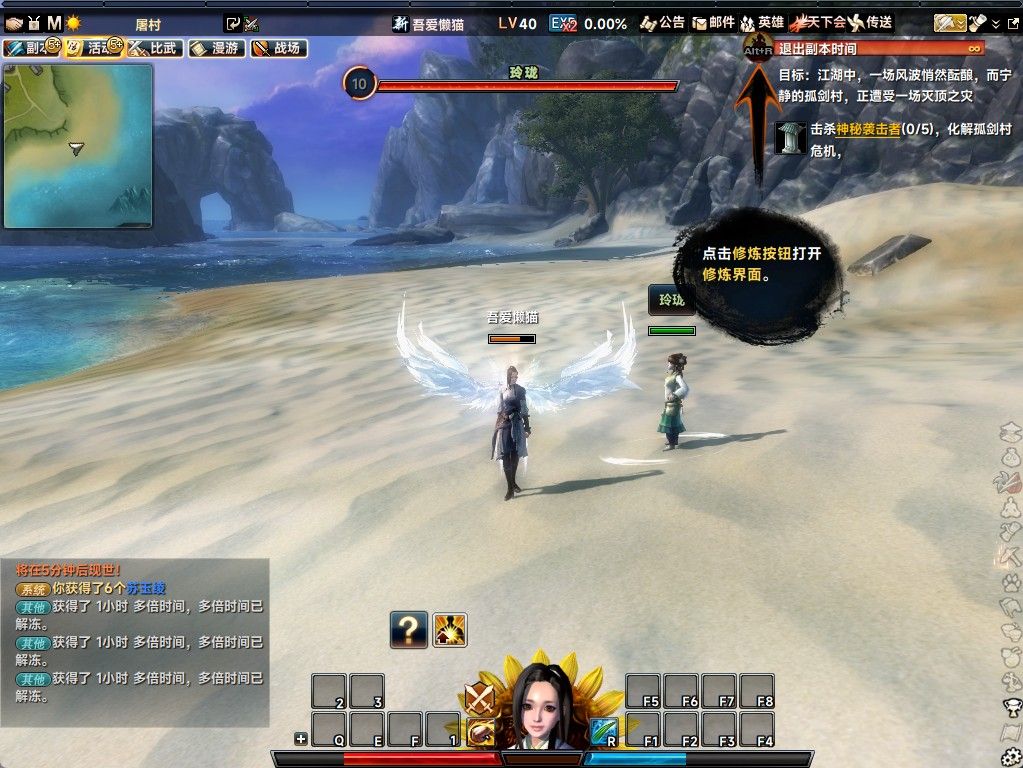Open the question mark help icon

pos(409,630)
